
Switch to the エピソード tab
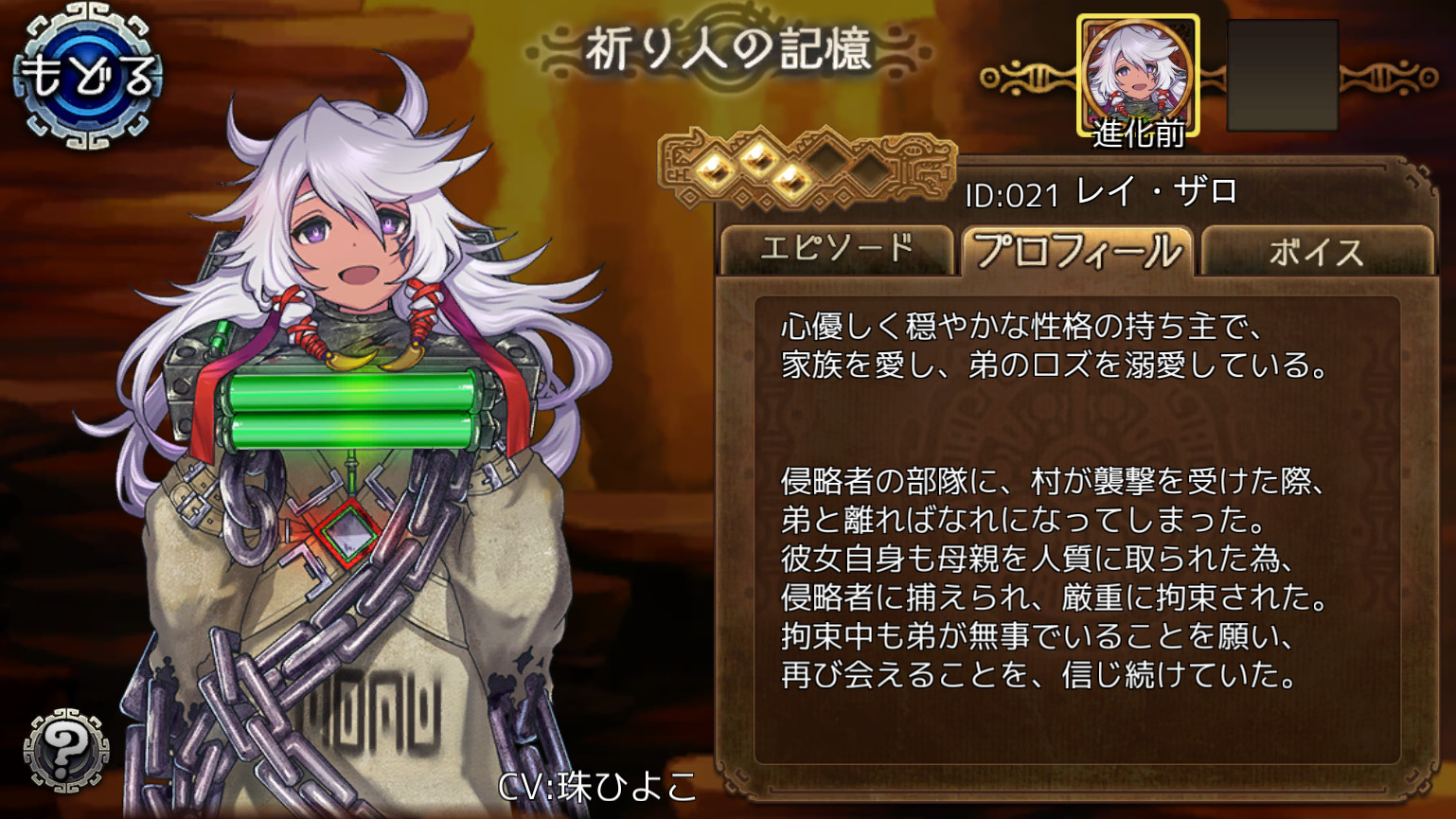(838, 248)
